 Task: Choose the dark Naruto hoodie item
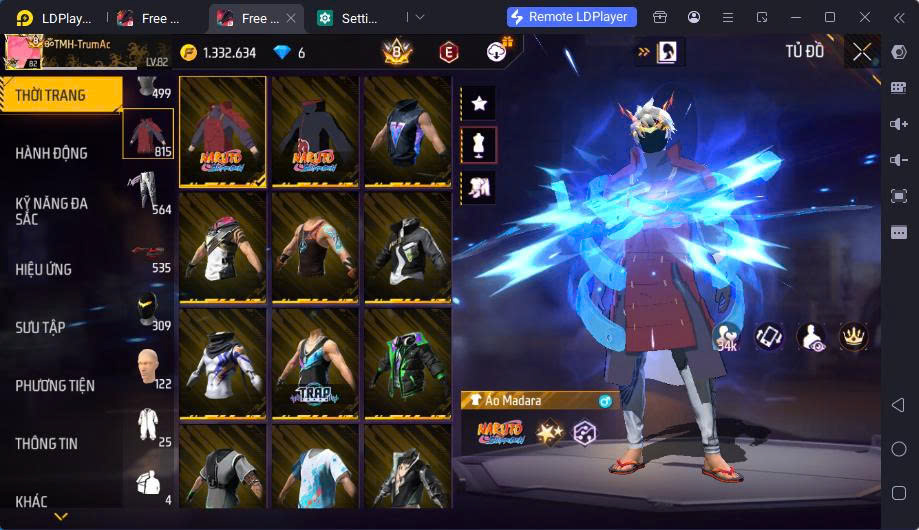point(315,131)
